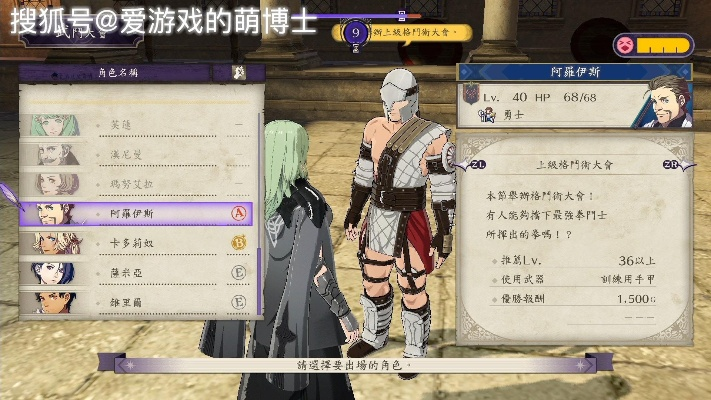Select 錐里爾 in the roster list
This screenshot has height=400, width=711.
point(135,300)
